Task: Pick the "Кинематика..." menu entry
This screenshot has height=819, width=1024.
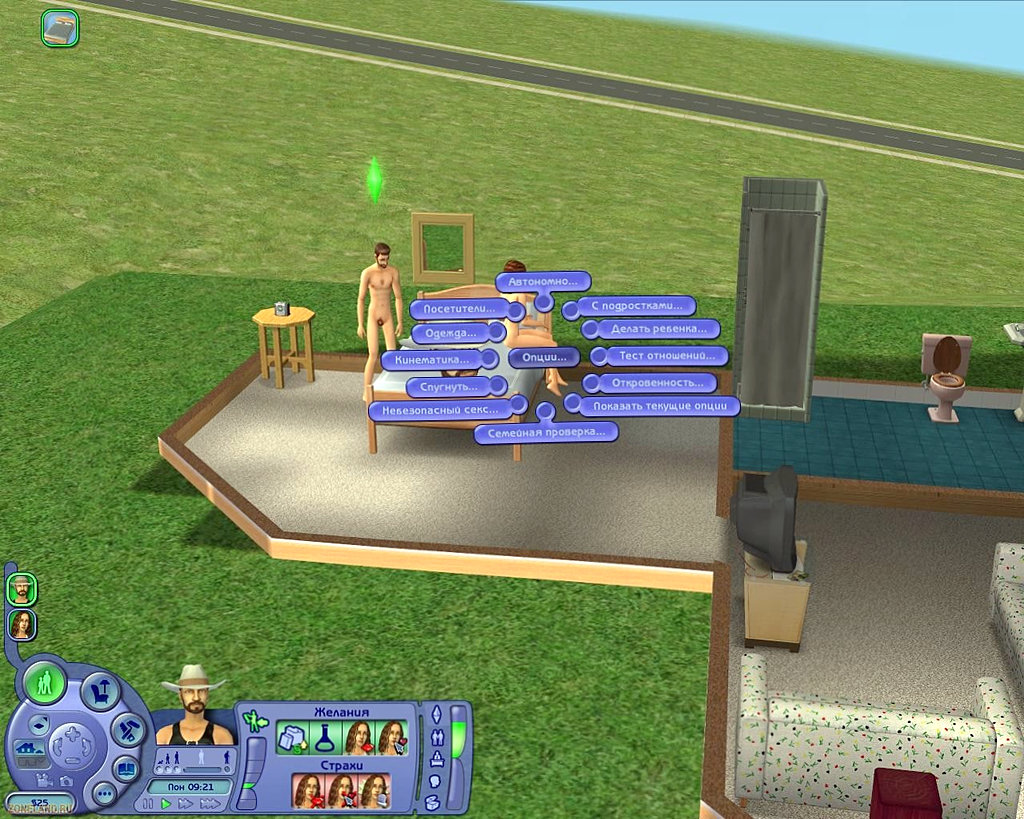Action: (x=431, y=359)
